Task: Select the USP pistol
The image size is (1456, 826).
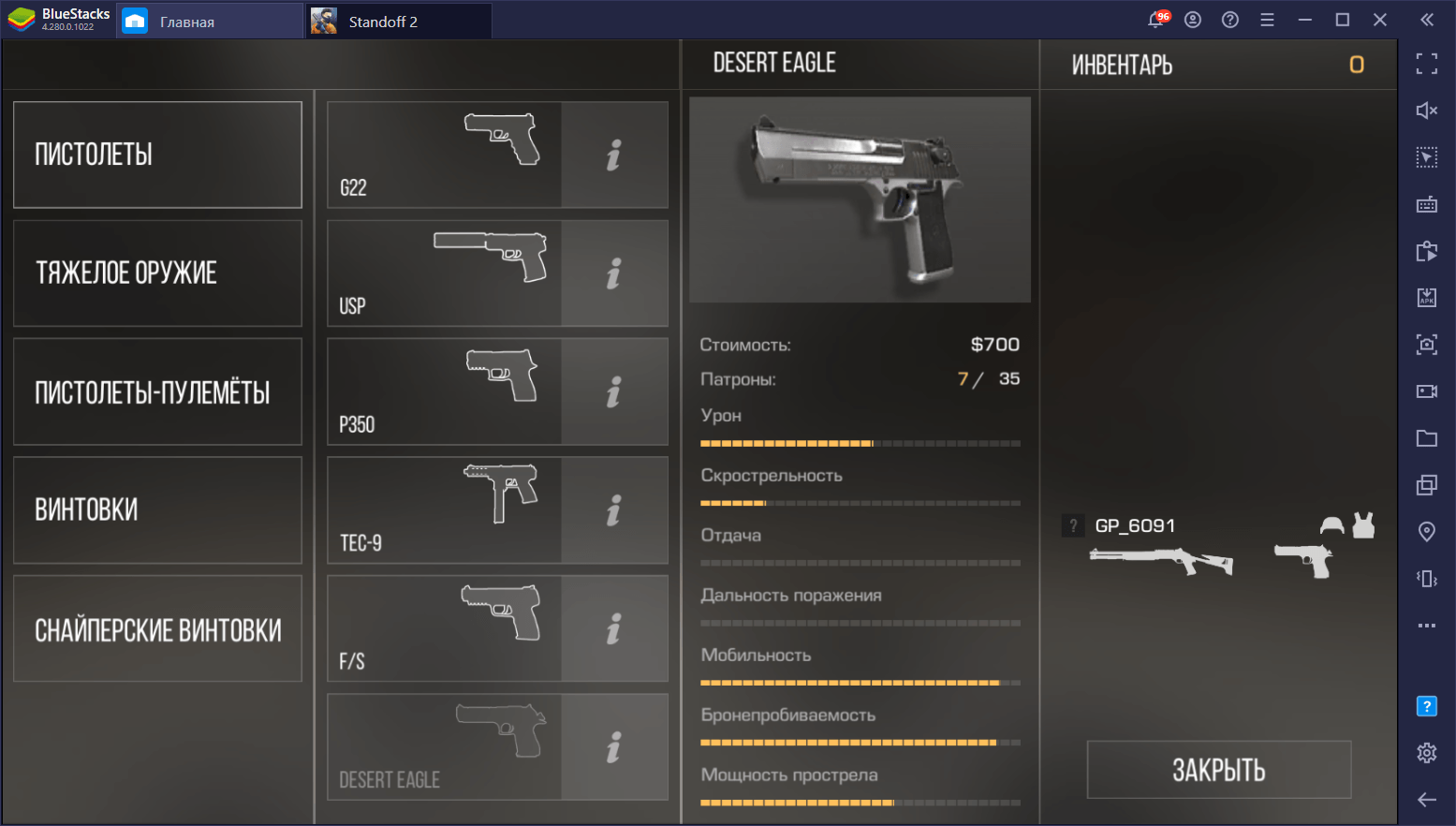Action: [445, 273]
